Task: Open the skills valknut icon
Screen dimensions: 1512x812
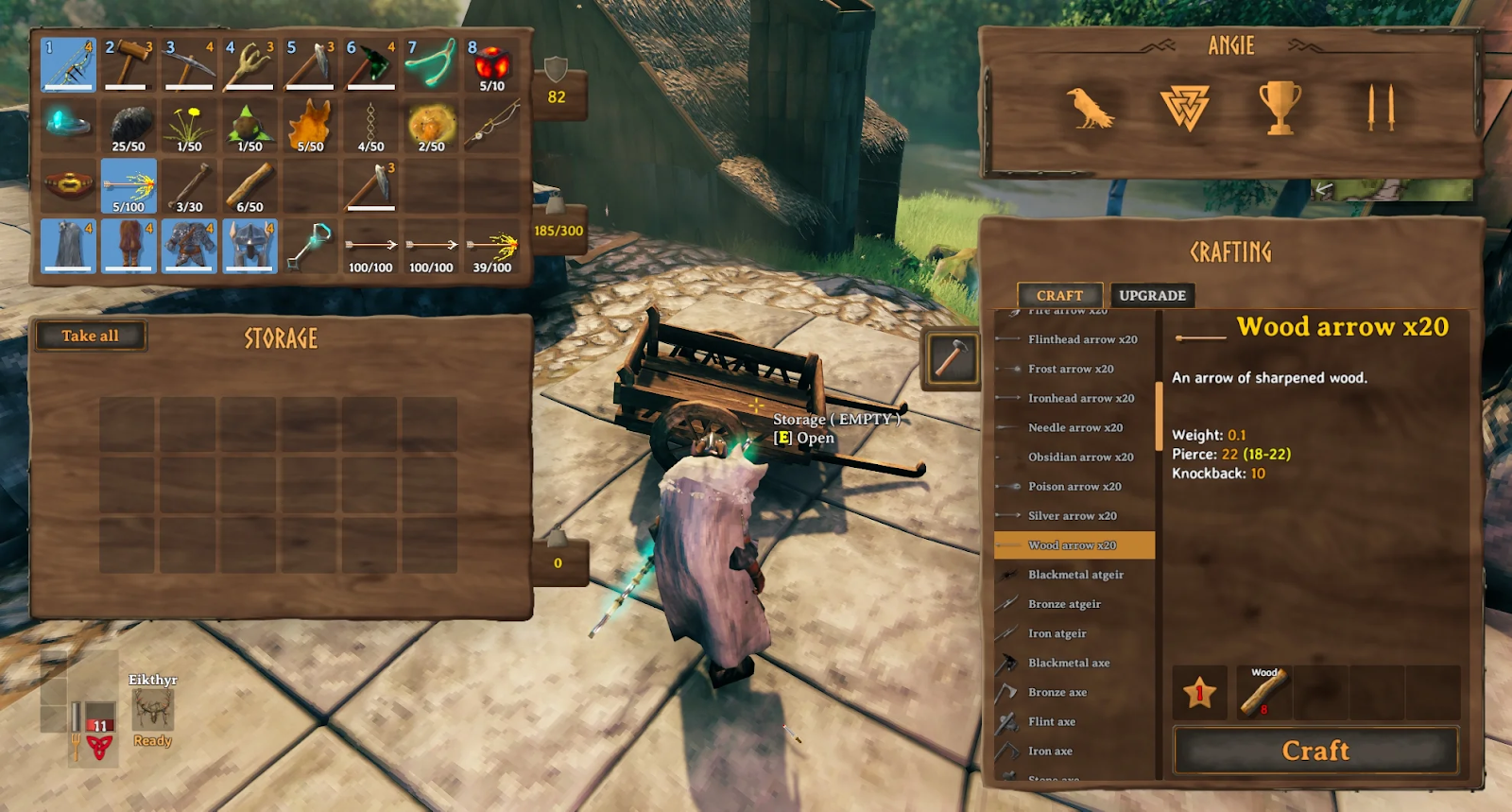Action: (1184, 108)
